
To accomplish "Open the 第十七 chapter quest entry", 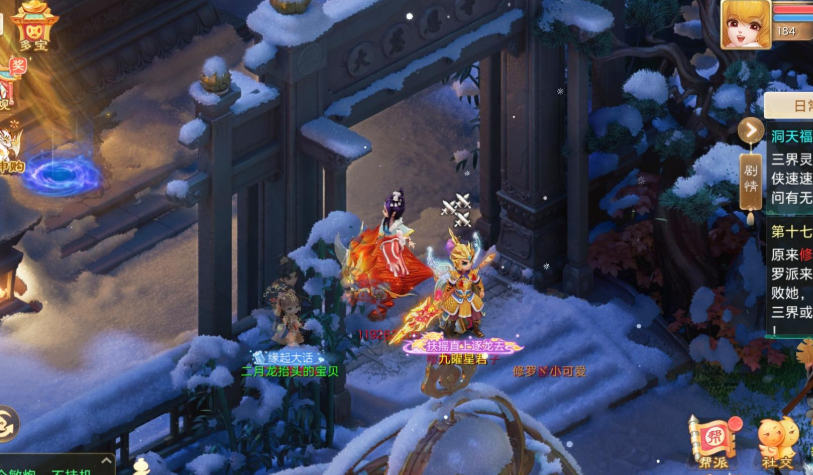I will click(x=792, y=231).
